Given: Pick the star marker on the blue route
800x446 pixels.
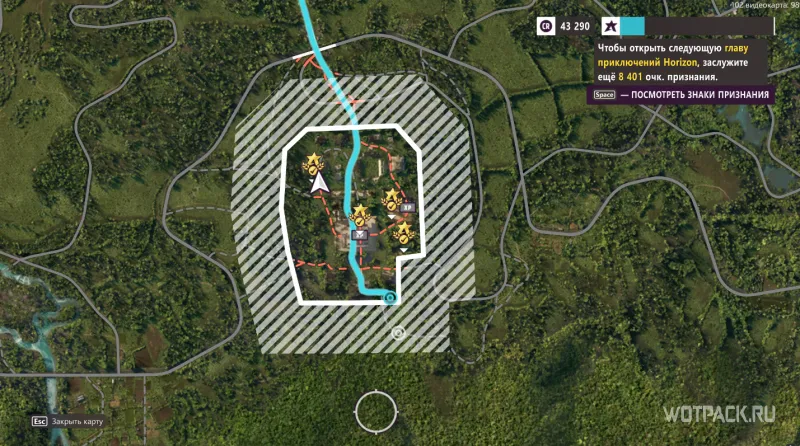Looking at the screenshot, I should pos(359,213).
